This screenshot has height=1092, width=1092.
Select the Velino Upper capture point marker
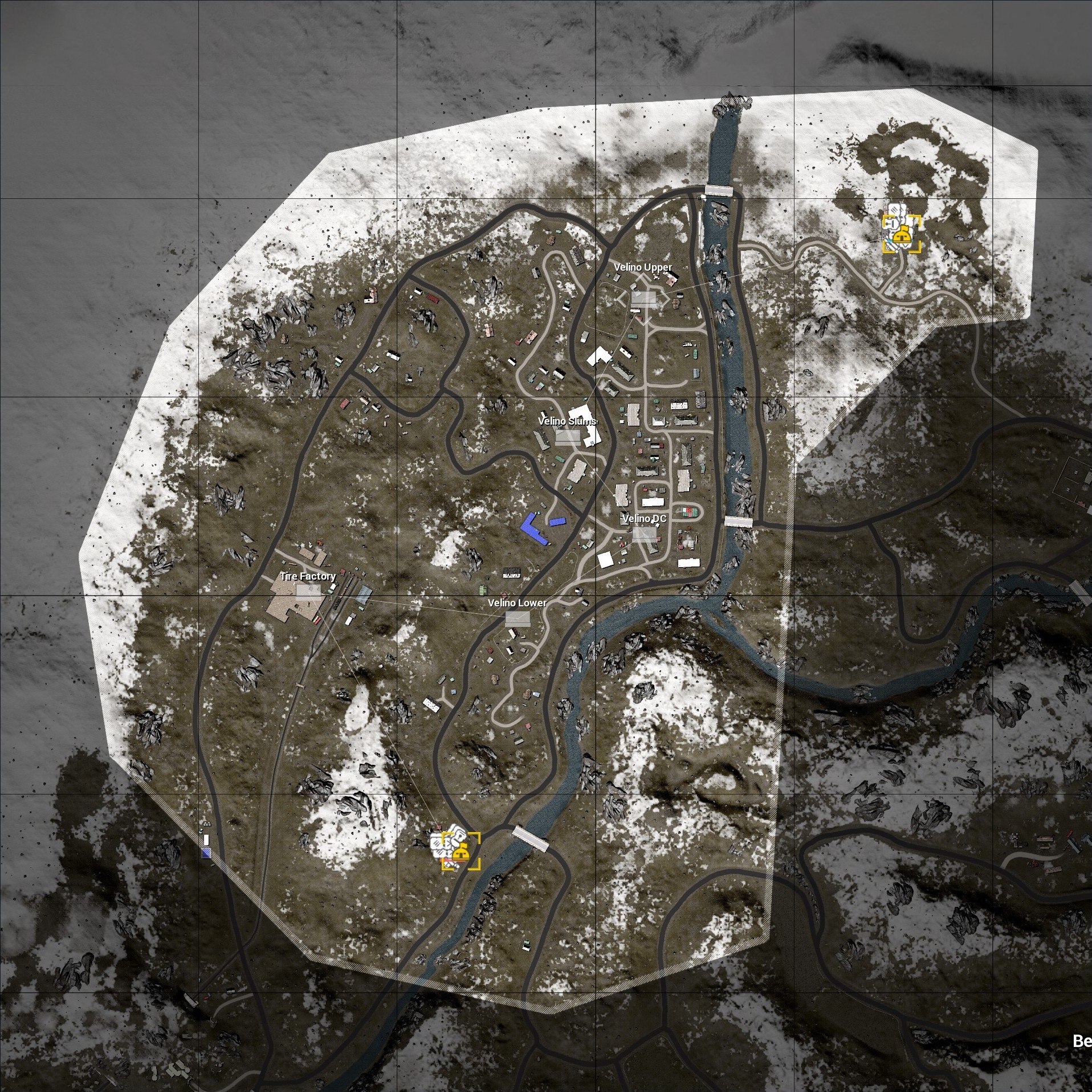point(643,298)
